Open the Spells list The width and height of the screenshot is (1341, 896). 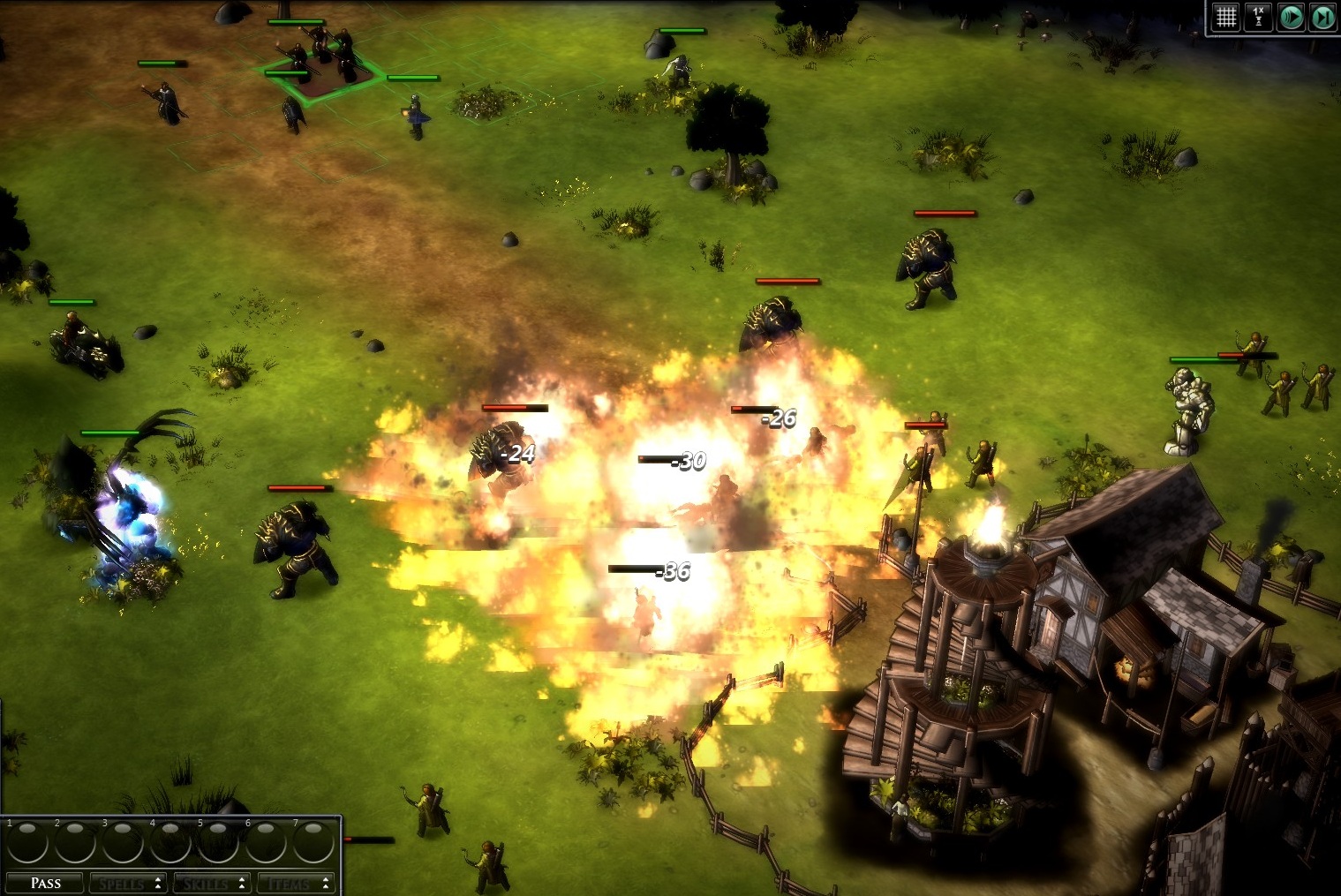click(x=129, y=883)
